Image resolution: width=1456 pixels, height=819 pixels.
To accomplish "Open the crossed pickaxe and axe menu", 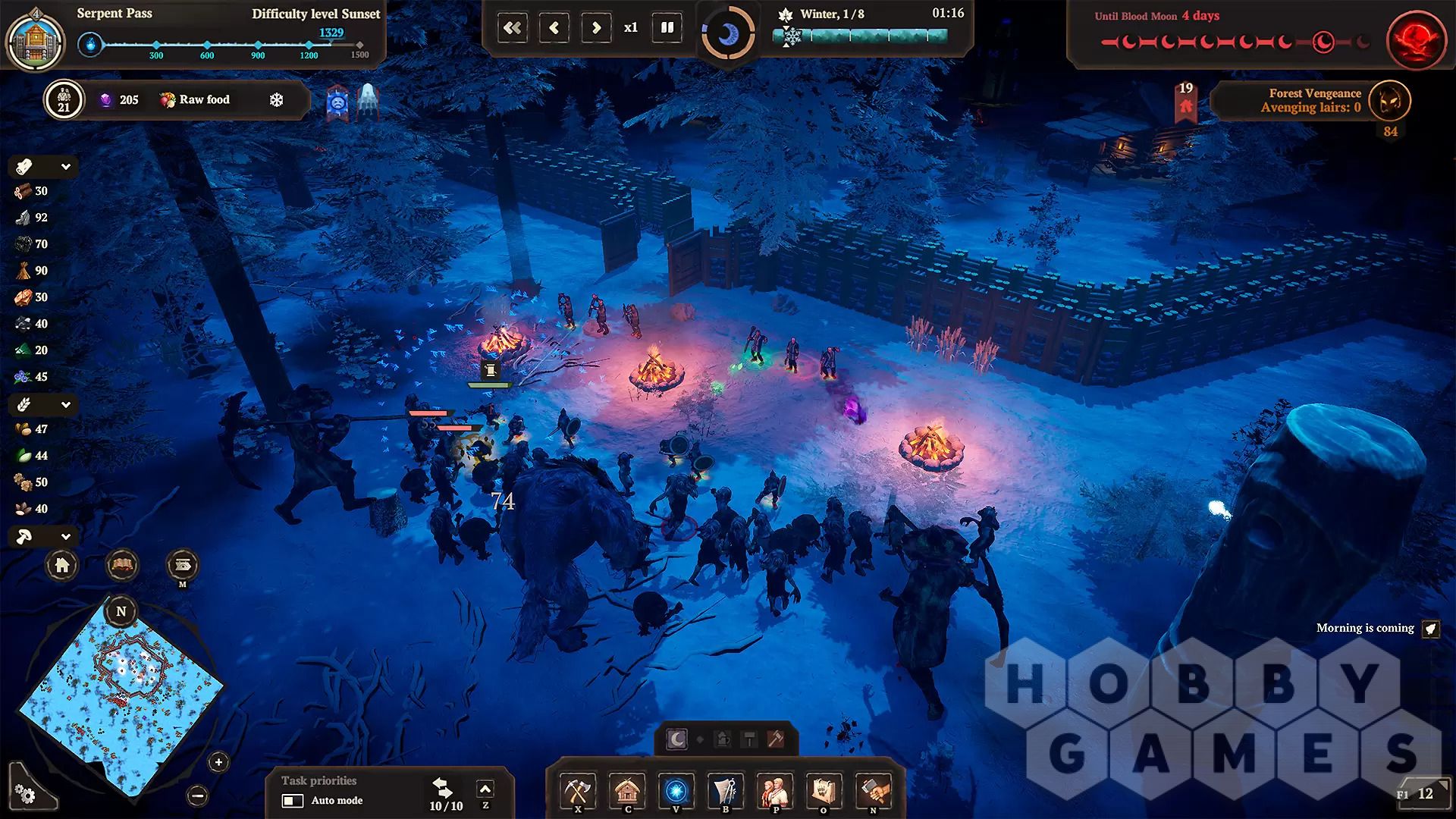I will pyautogui.click(x=578, y=791).
